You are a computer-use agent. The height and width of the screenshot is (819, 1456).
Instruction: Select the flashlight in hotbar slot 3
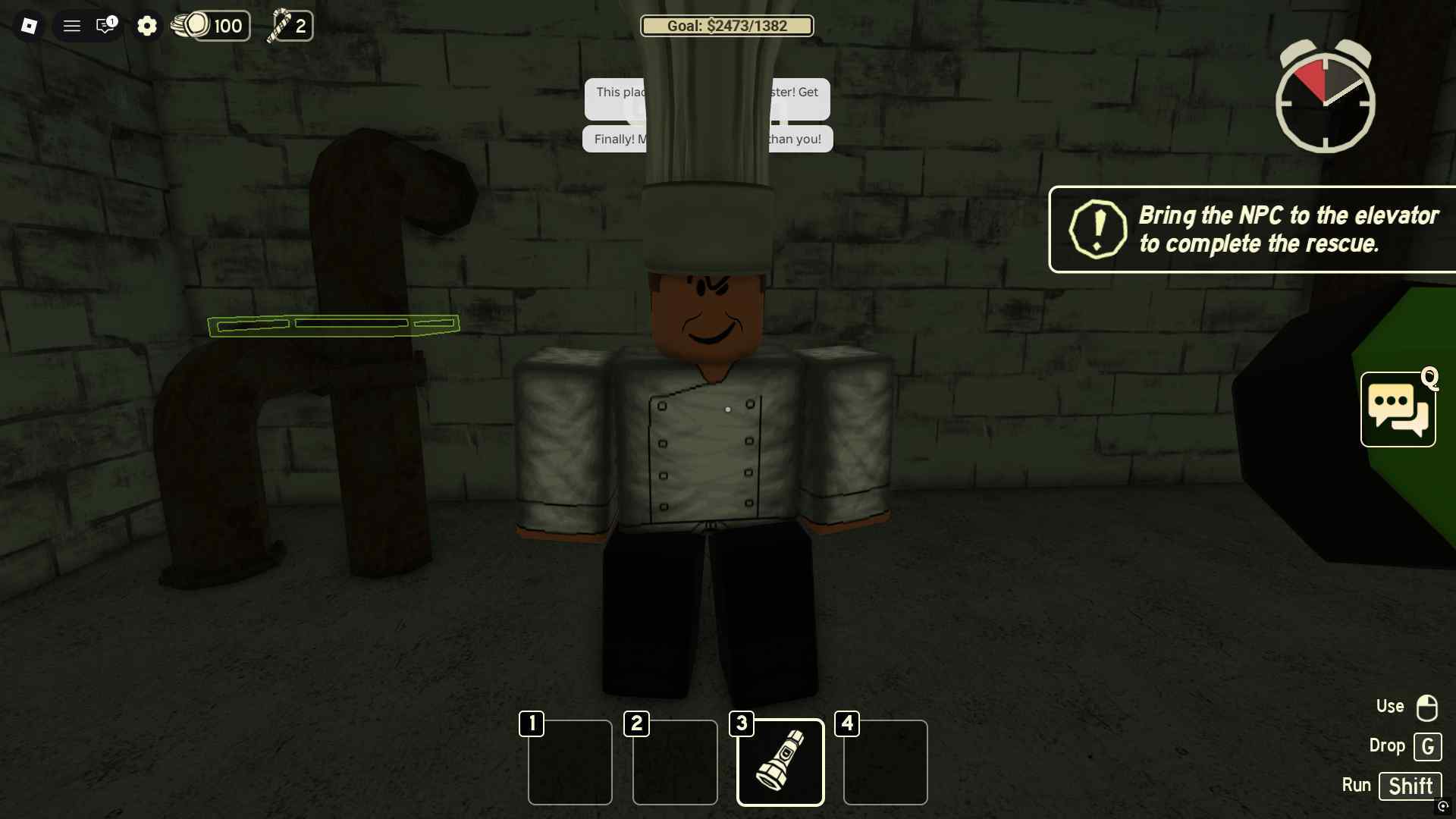pyautogui.click(x=780, y=762)
